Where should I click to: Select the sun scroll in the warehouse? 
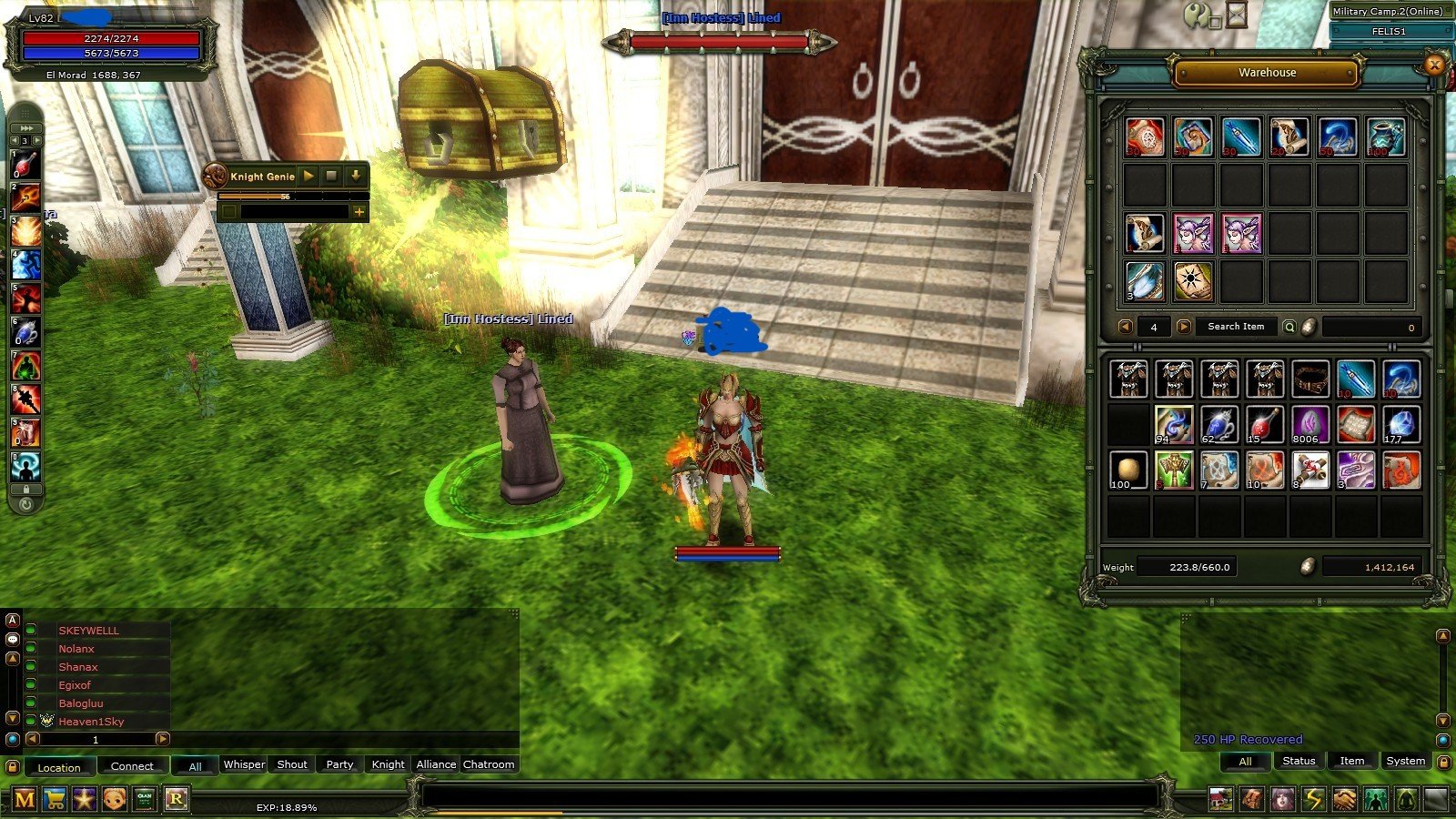click(x=1192, y=281)
